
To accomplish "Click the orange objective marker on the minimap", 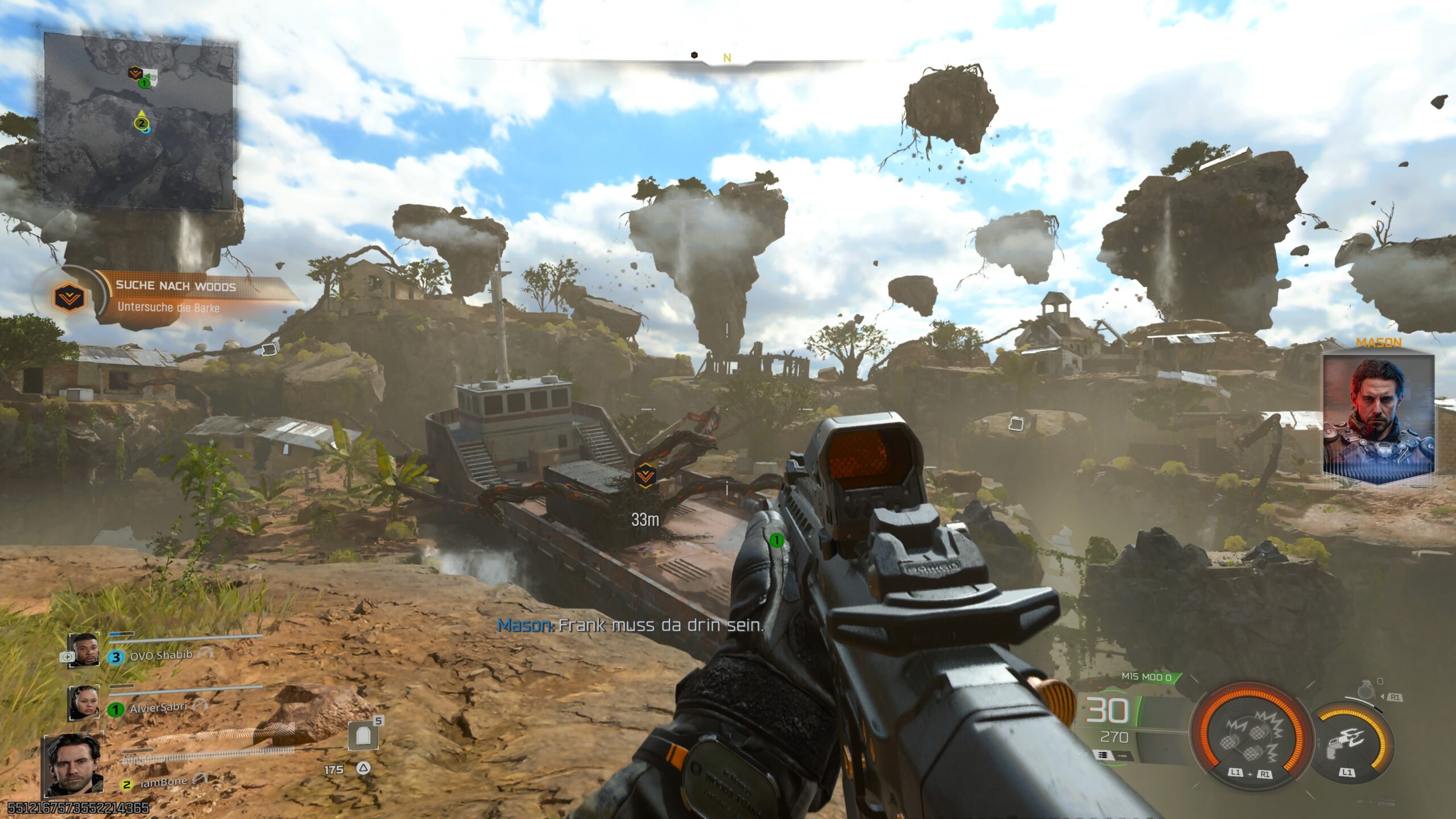I will (134, 73).
